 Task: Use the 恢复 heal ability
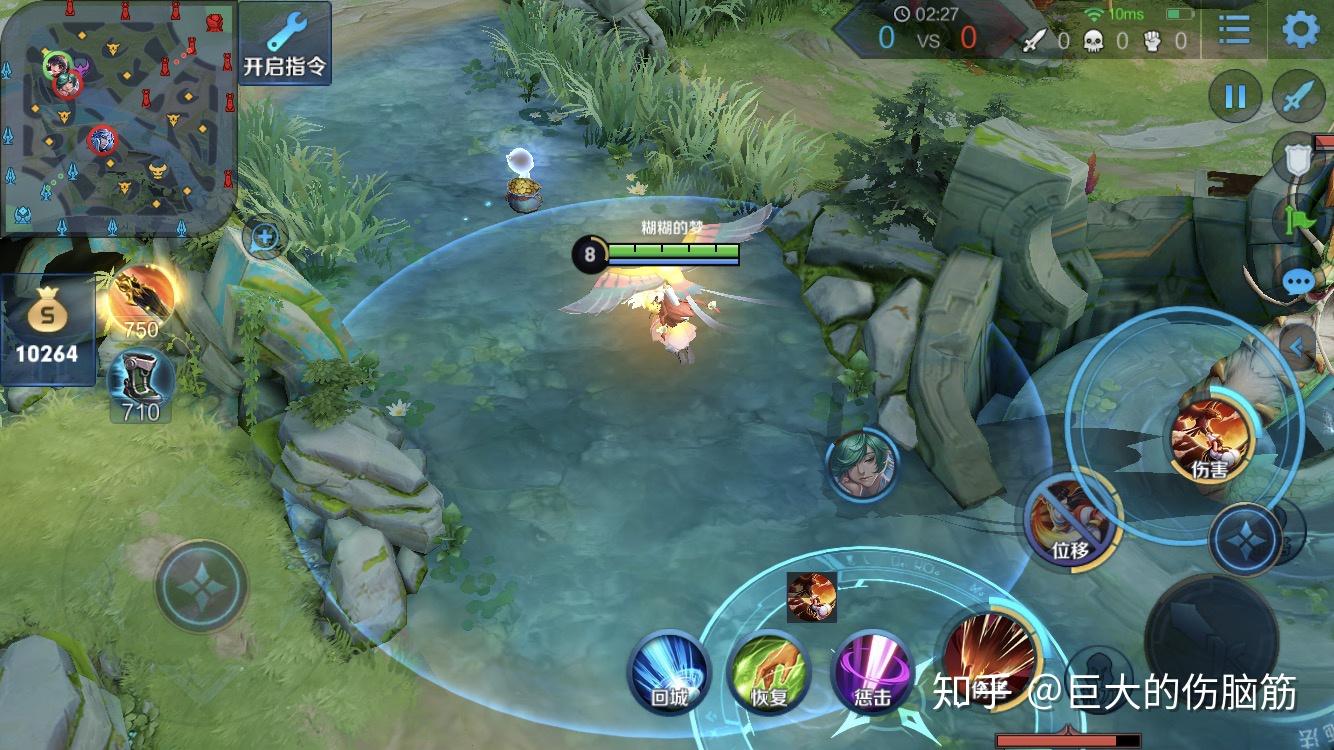769,671
